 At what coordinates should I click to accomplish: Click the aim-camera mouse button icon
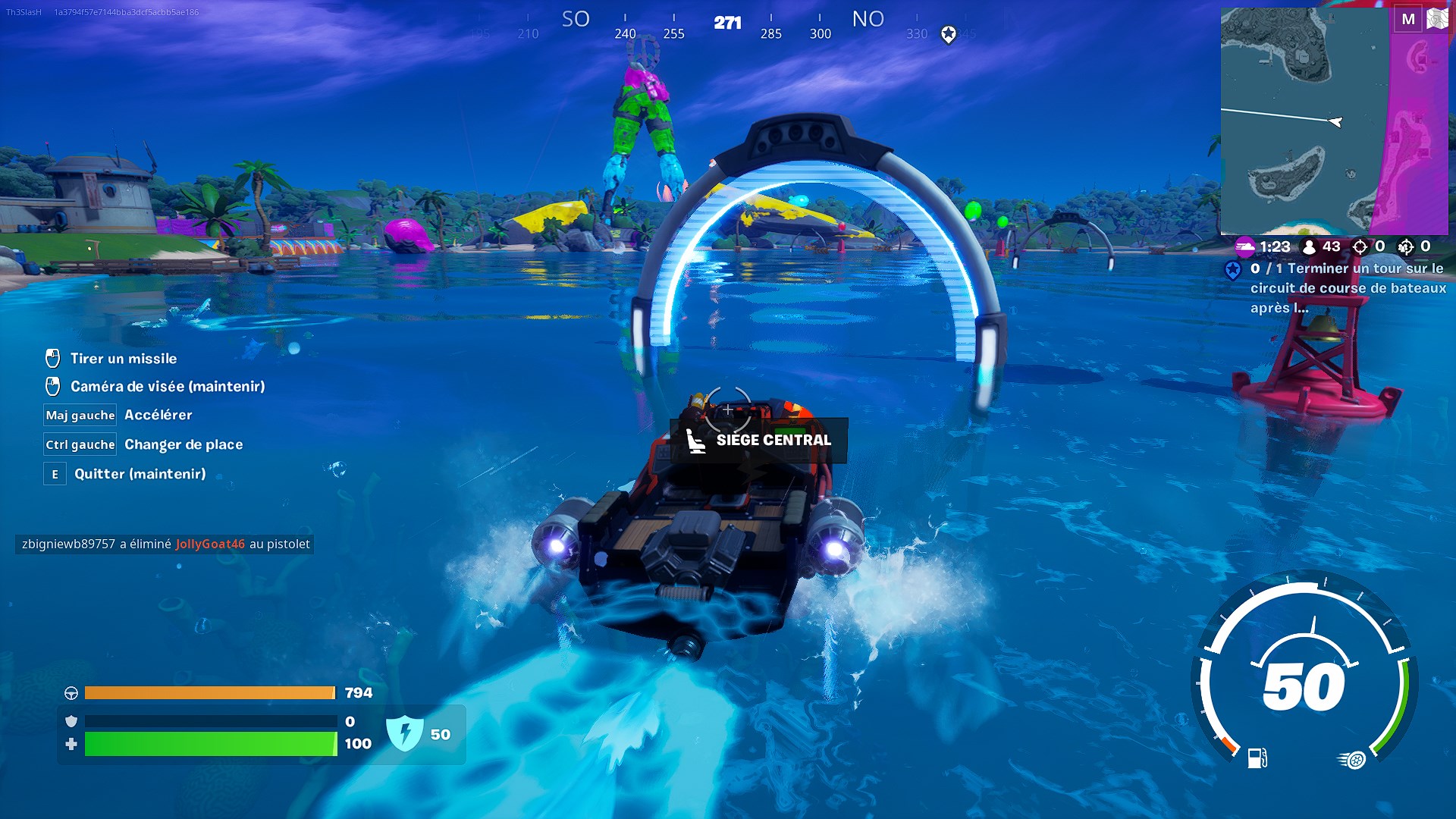pos(54,386)
